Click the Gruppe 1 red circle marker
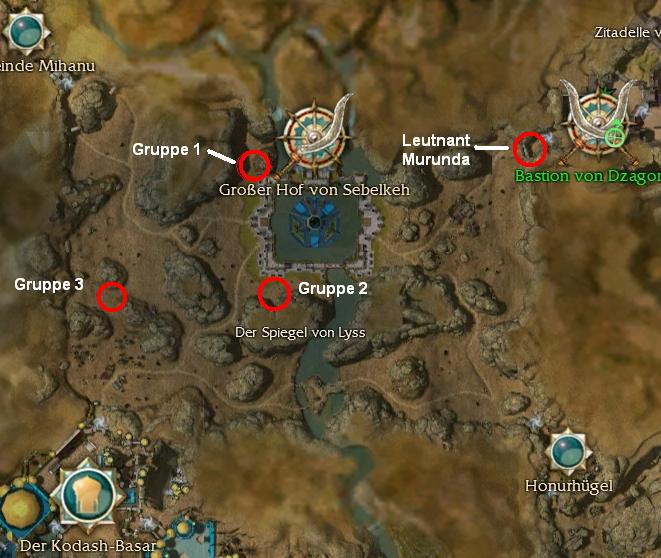The height and width of the screenshot is (558, 661). pos(254,163)
